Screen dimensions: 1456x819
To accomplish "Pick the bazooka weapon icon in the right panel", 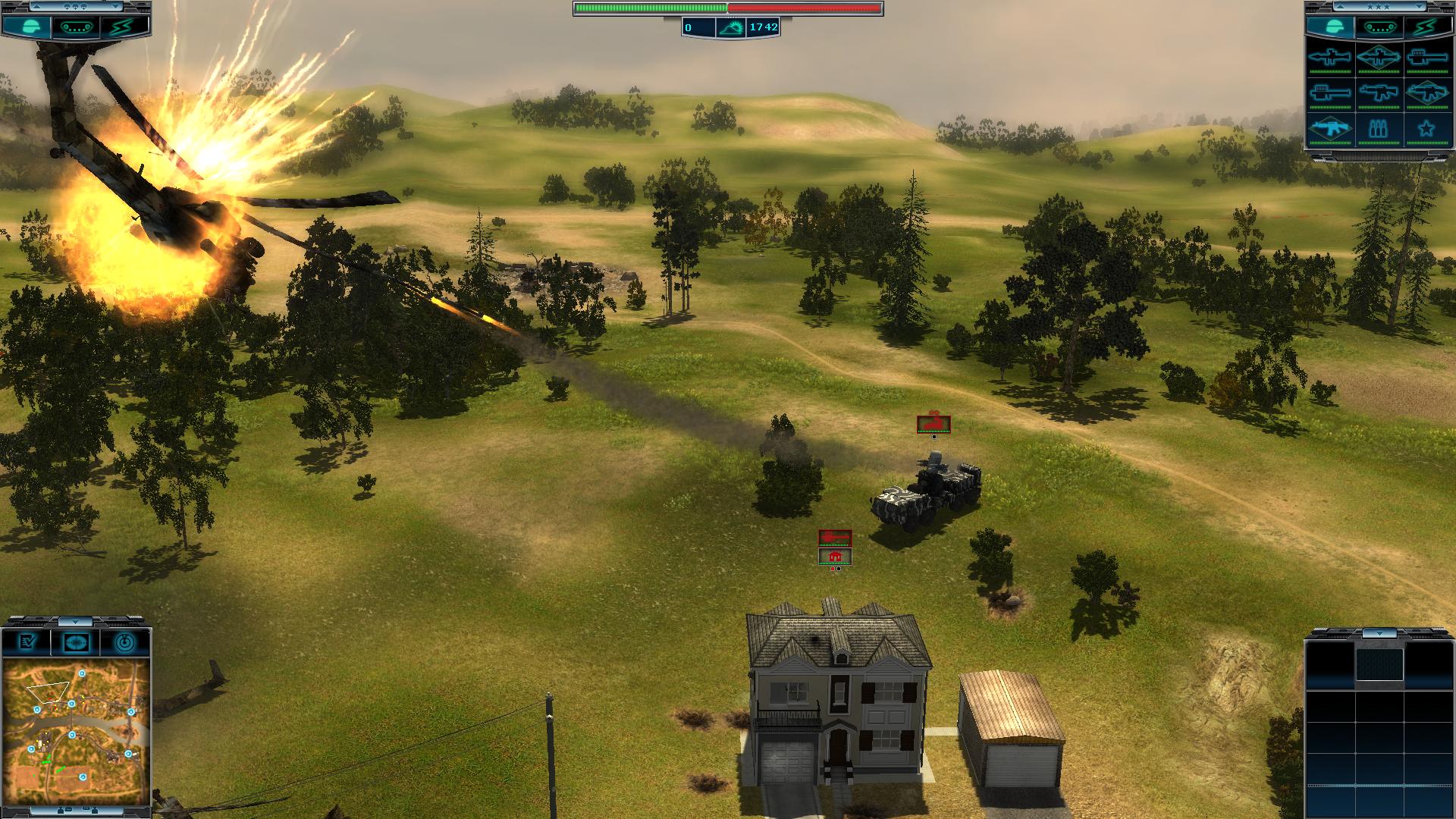I will click(1428, 58).
